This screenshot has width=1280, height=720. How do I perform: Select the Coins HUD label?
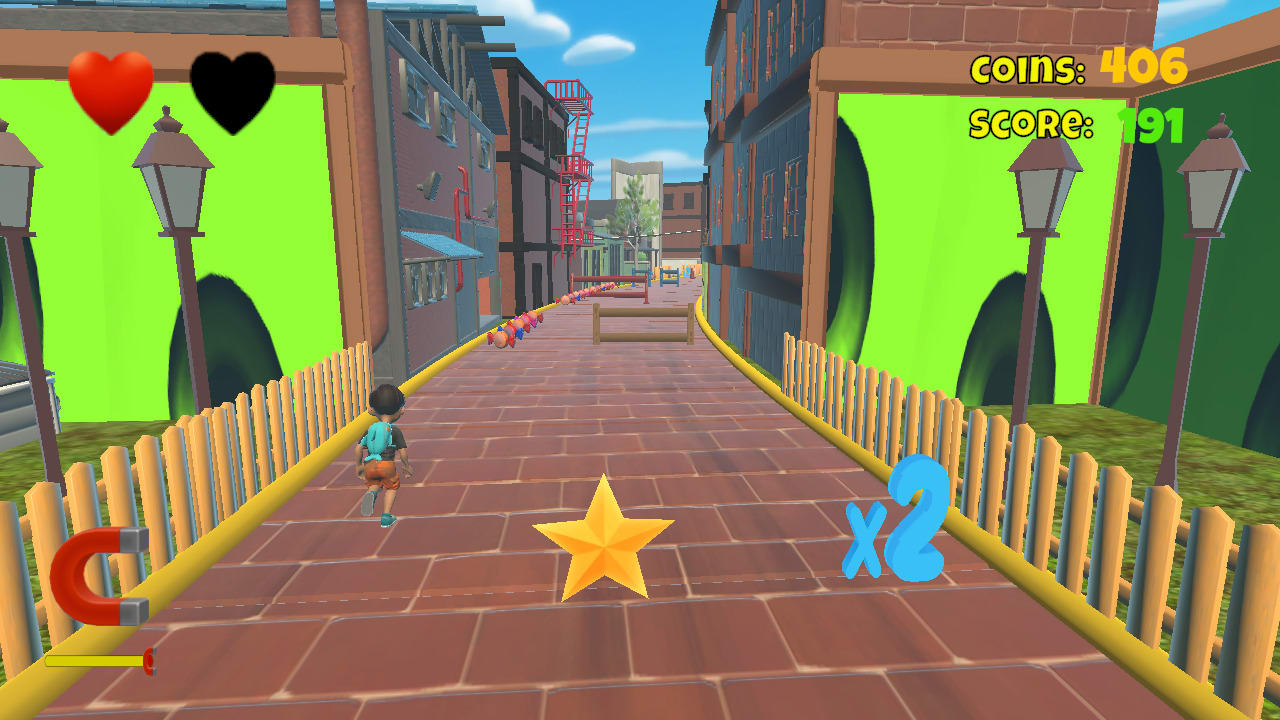(x=1028, y=68)
